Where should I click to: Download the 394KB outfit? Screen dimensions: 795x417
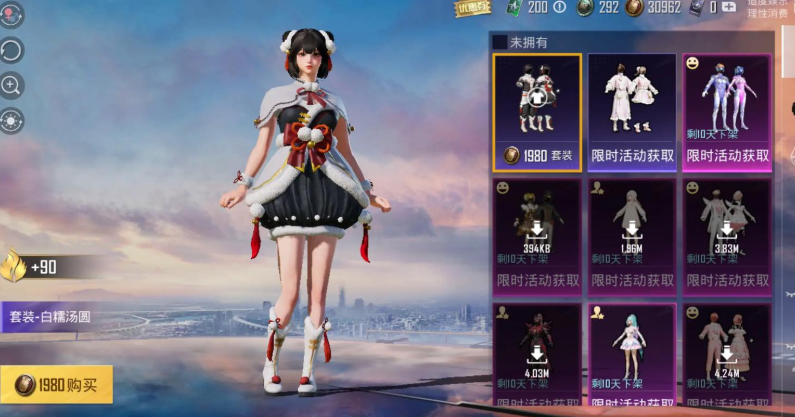[x=536, y=234]
